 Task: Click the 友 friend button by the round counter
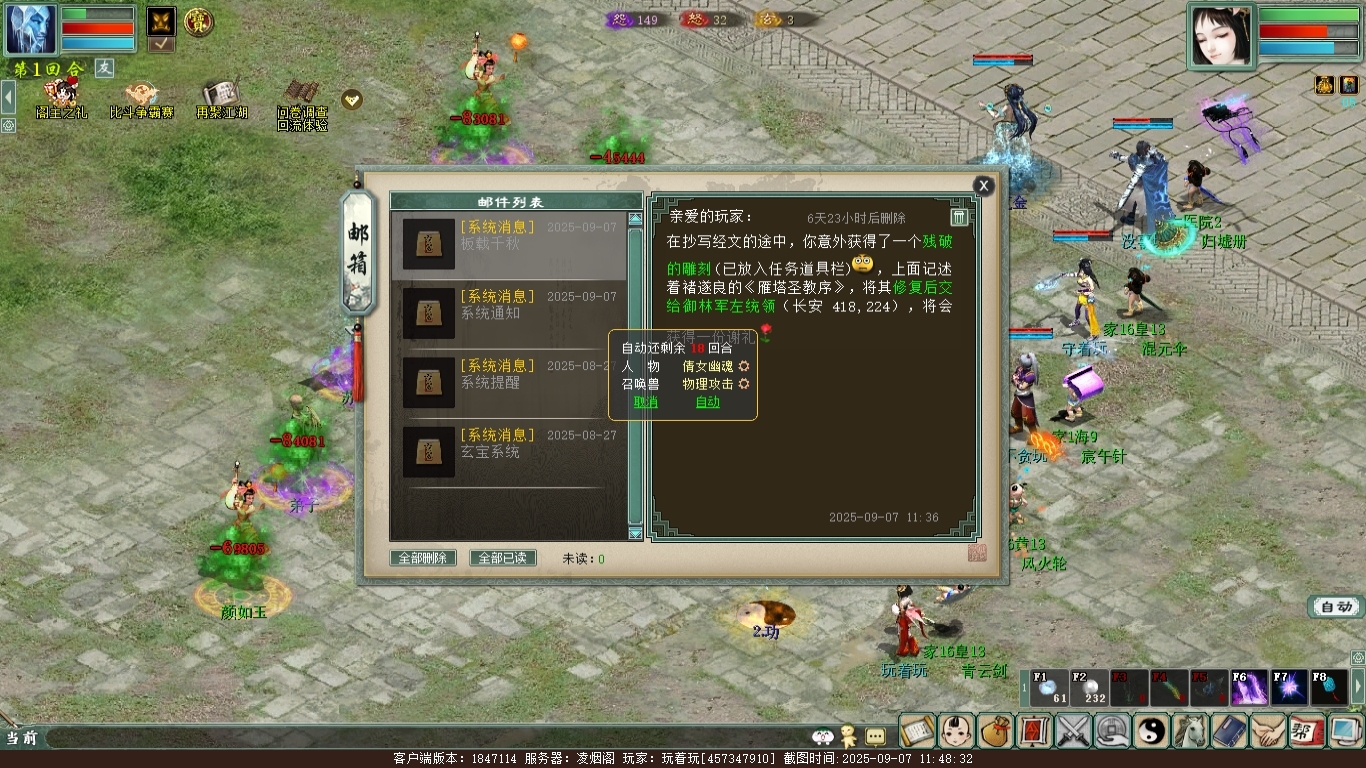click(105, 67)
